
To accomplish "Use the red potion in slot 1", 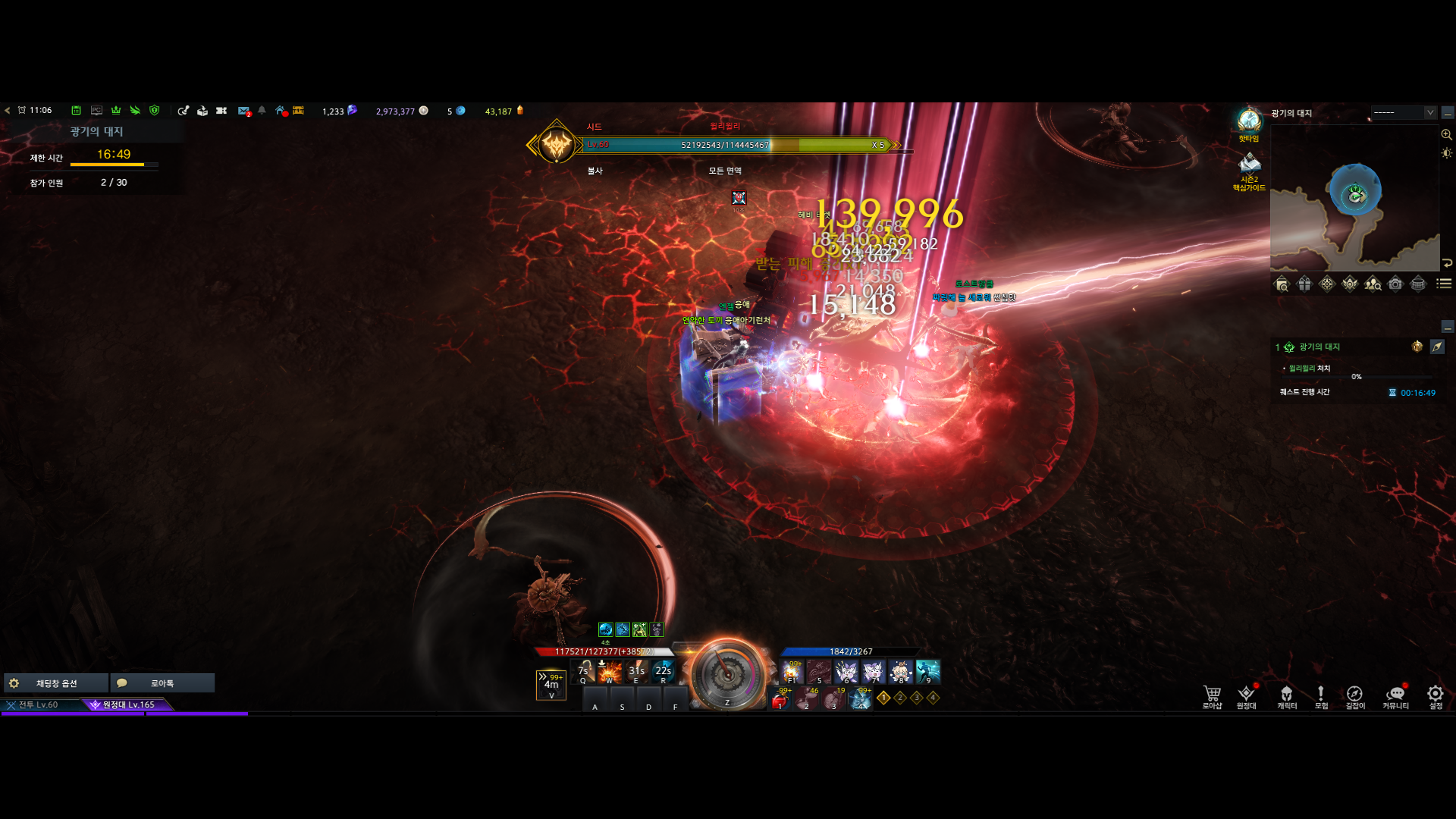I will [x=780, y=701].
